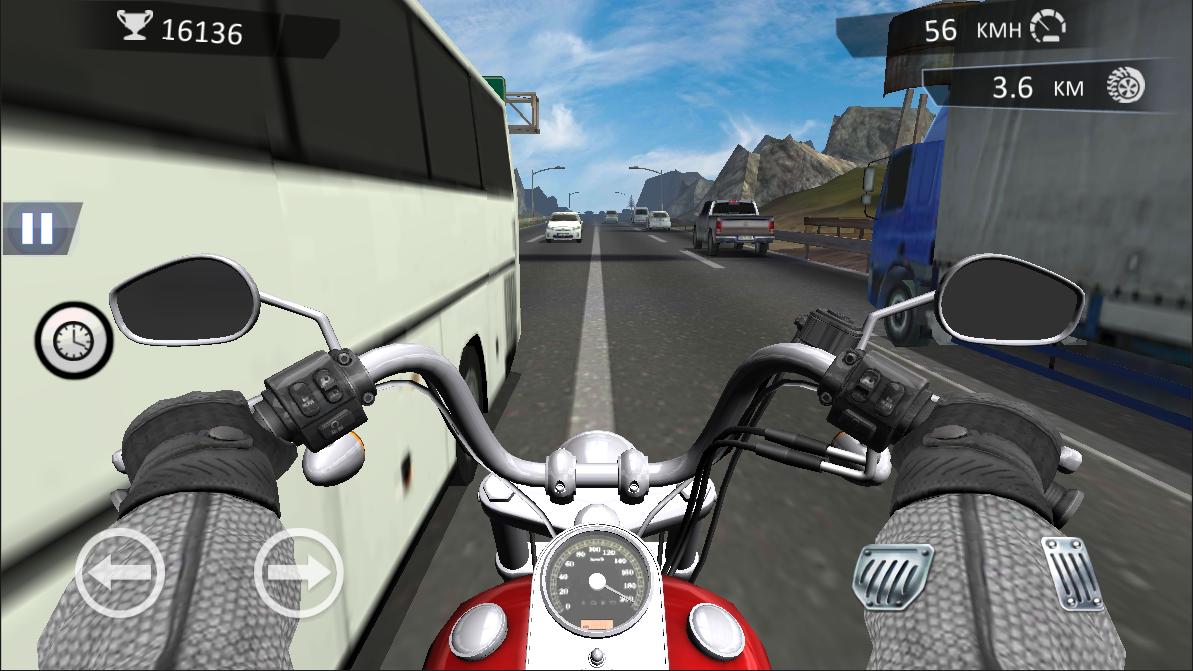Tap the brake pedal
This screenshot has width=1193, height=671.
894,577
